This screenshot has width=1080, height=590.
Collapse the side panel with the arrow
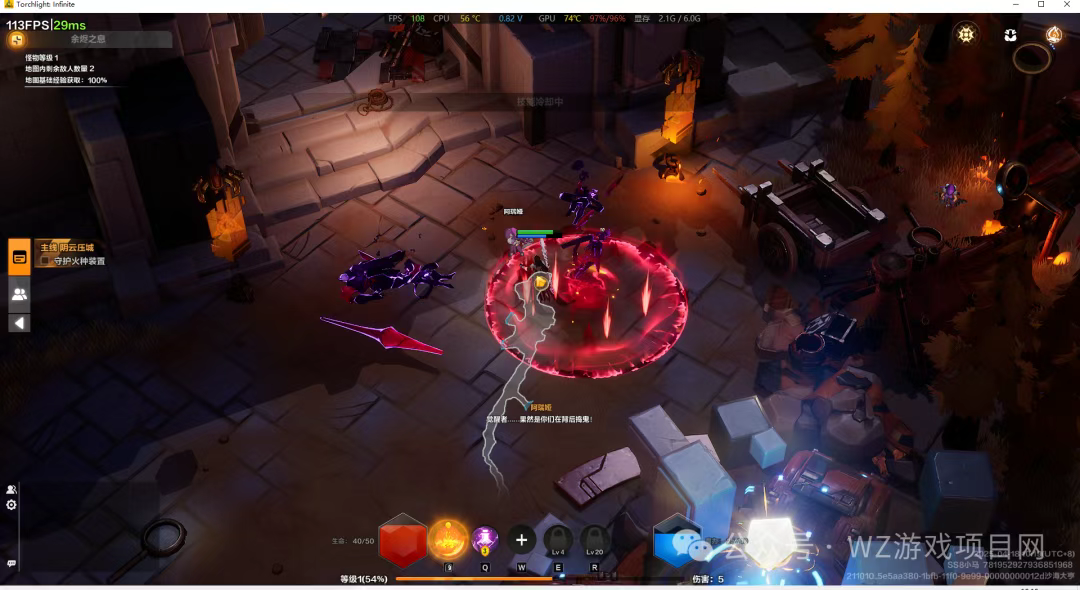(19, 323)
